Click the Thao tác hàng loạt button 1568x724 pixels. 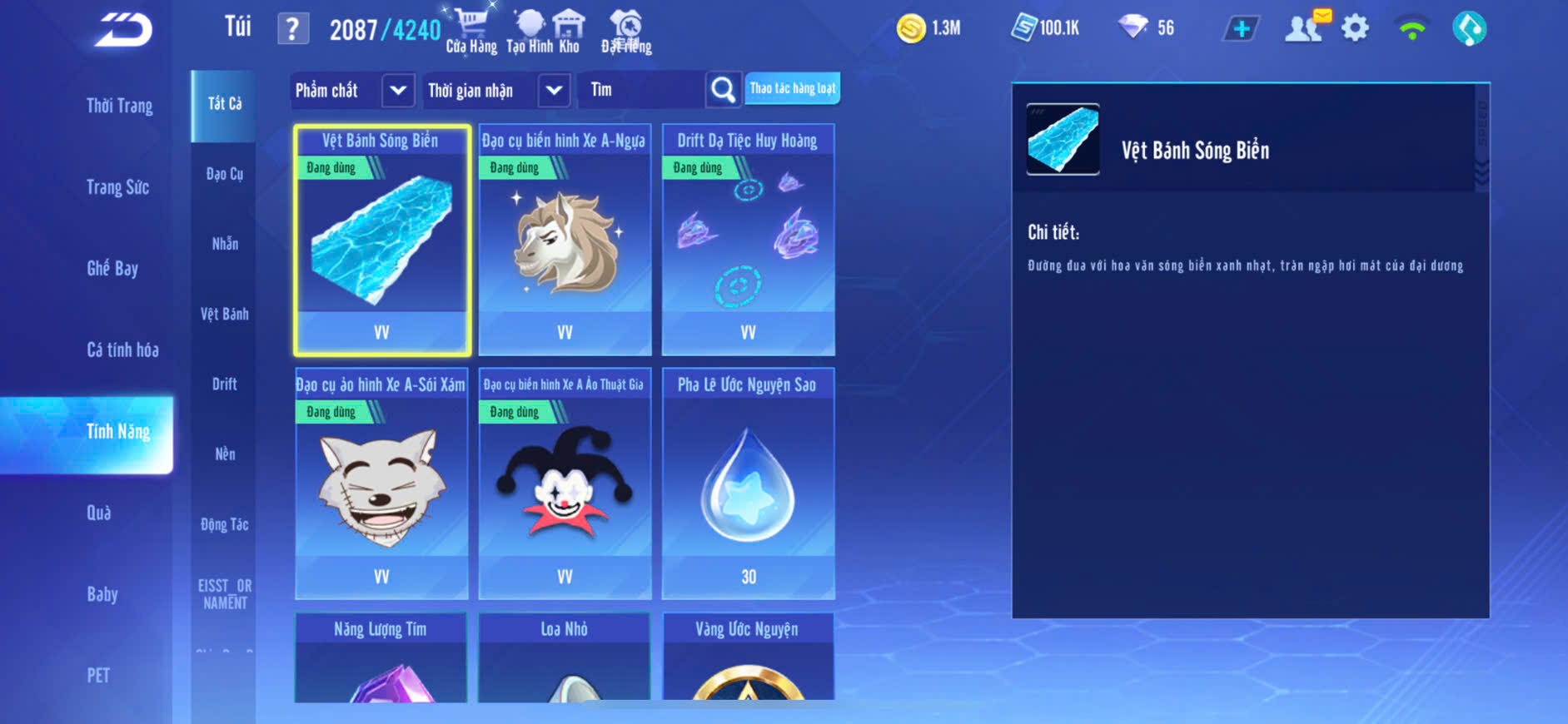tap(792, 88)
